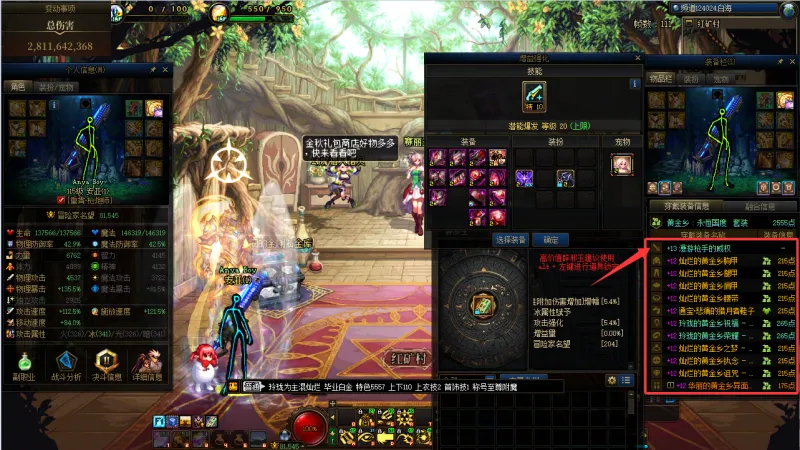
Task: Open the 副职业 sub-profession button
Action: pyautogui.click(x=23, y=364)
